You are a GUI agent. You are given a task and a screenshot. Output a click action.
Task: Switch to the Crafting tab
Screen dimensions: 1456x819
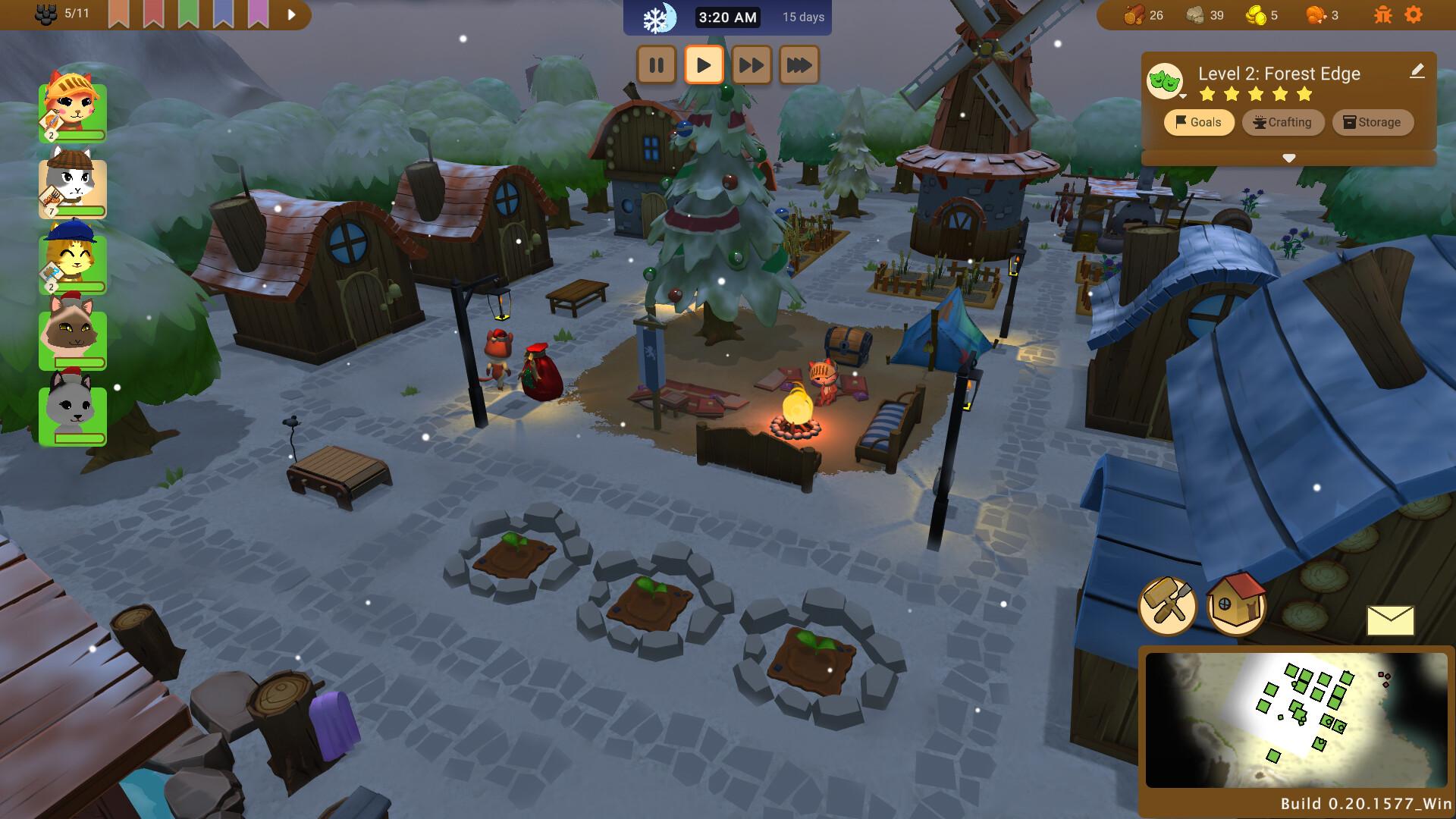pos(1283,122)
